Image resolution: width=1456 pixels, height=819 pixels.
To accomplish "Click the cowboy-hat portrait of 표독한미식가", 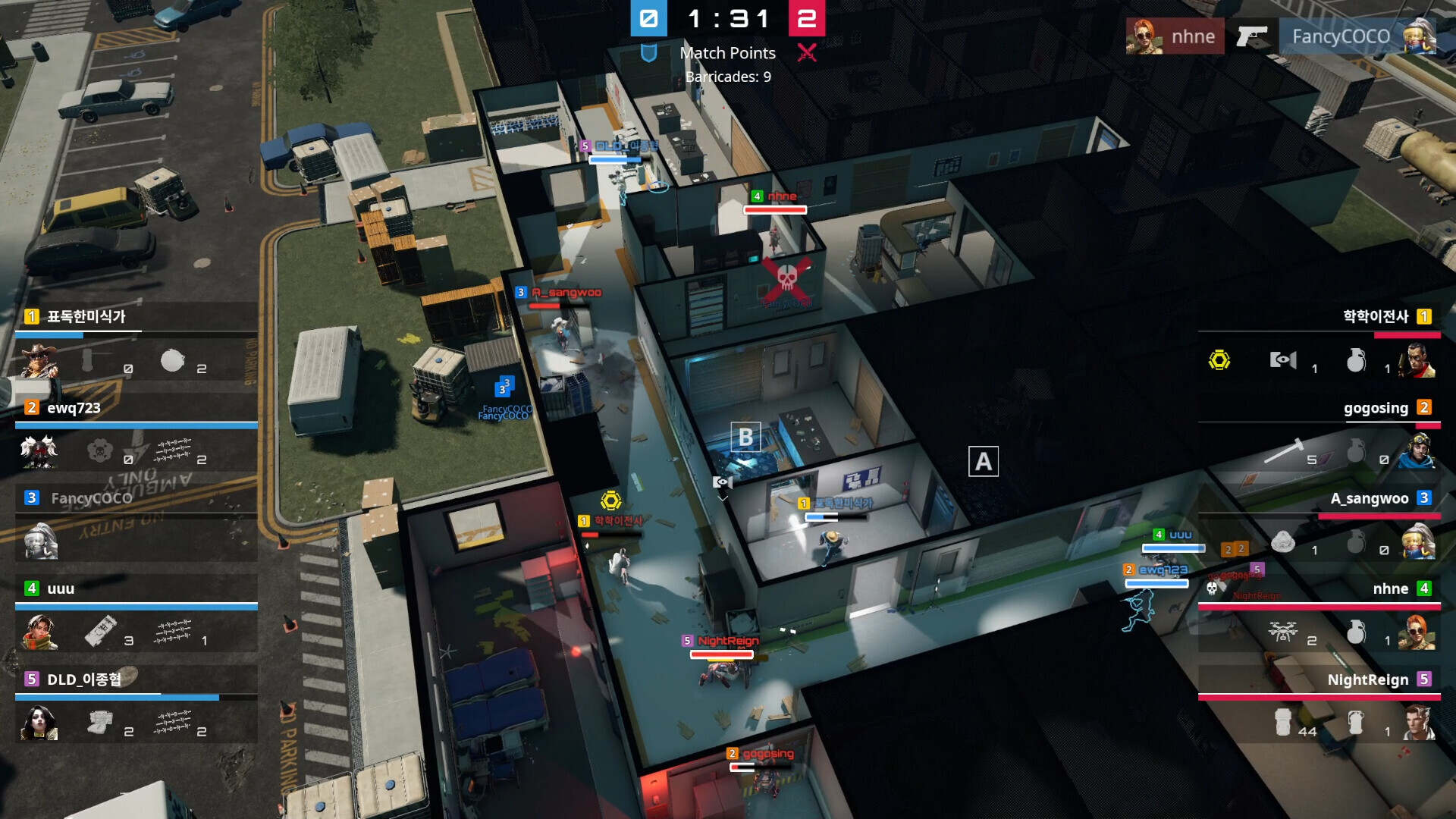I will 39,361.
